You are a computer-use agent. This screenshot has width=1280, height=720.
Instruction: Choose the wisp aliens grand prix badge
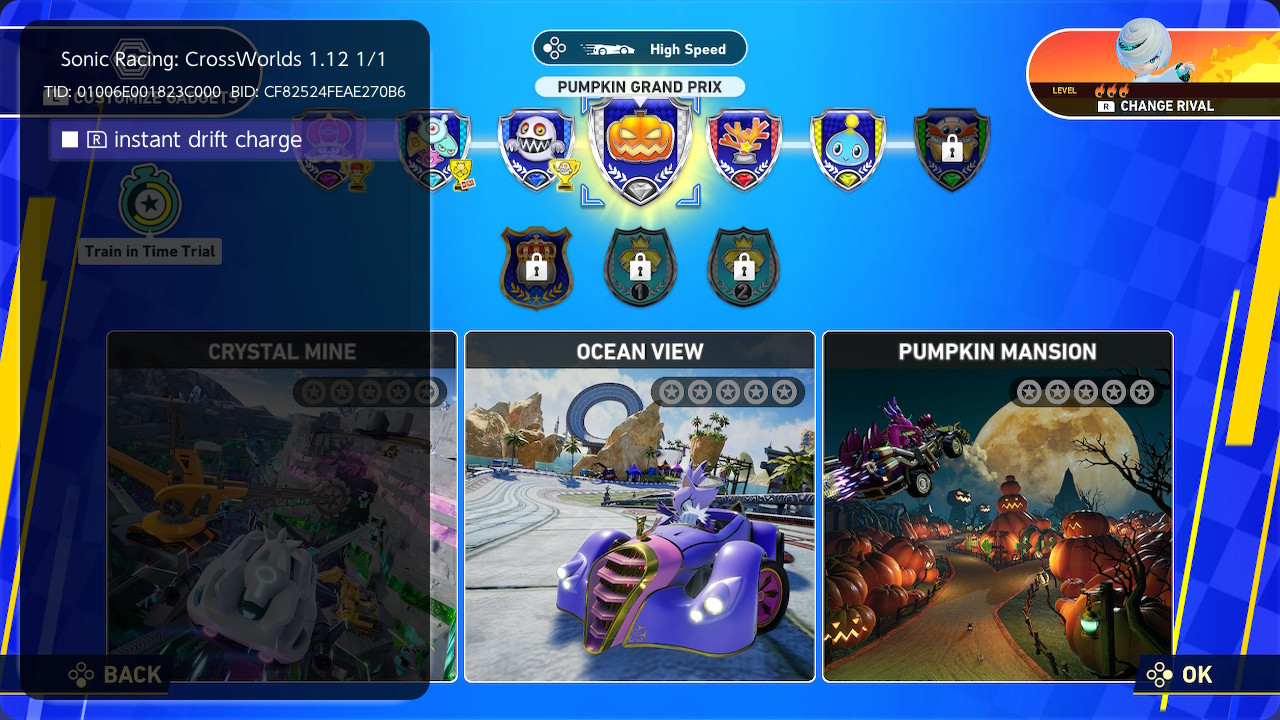coord(432,150)
